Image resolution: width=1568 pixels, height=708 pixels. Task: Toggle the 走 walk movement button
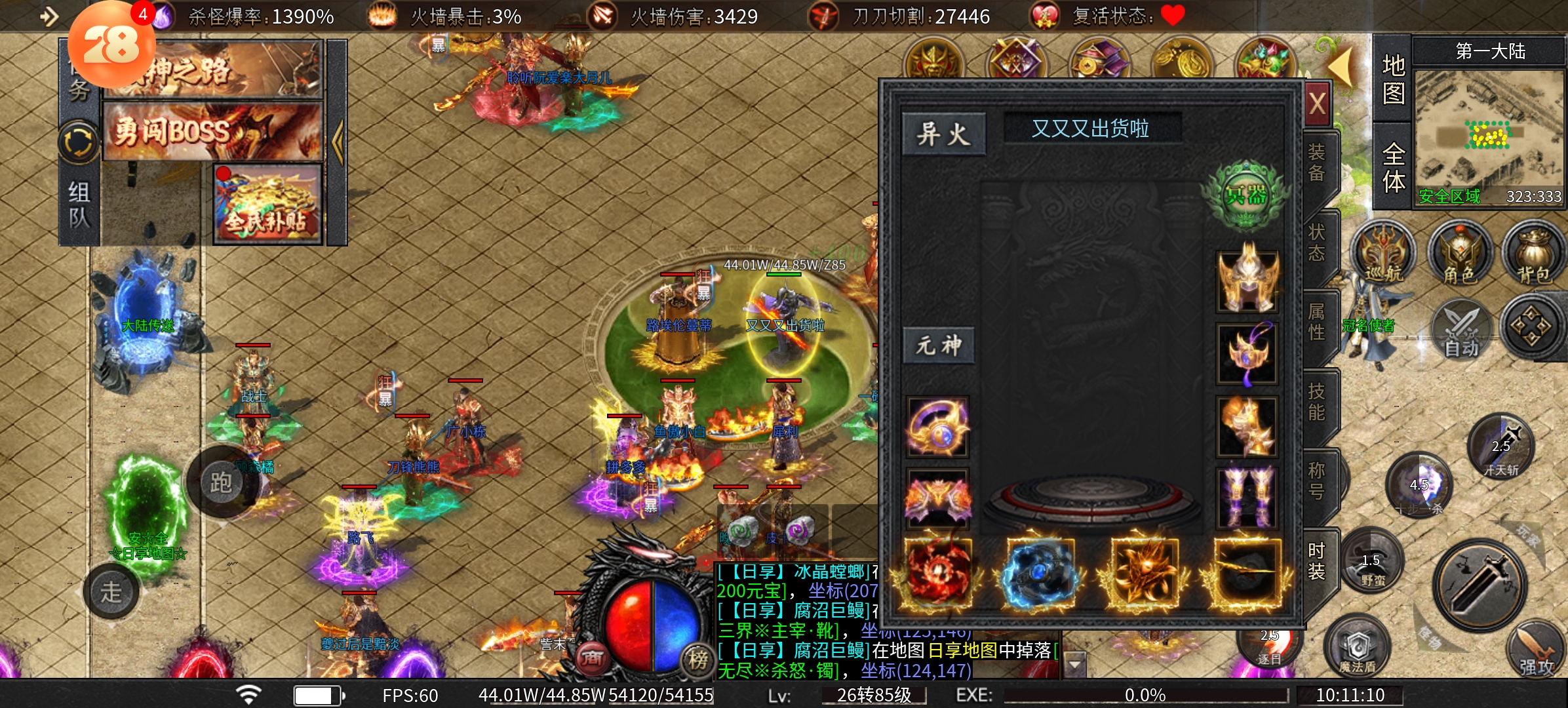point(111,592)
